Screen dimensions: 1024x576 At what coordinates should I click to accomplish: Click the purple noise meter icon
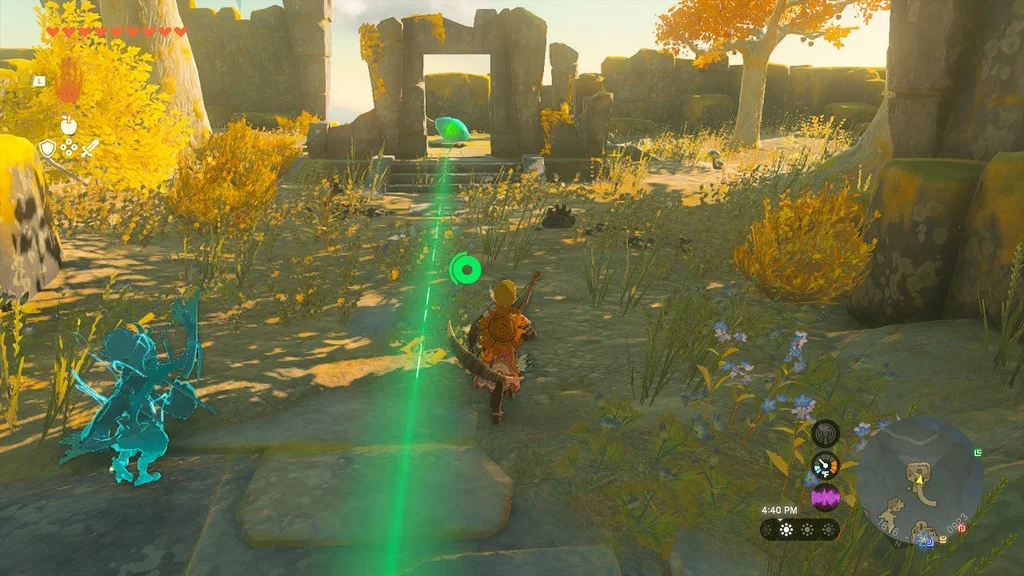[825, 497]
